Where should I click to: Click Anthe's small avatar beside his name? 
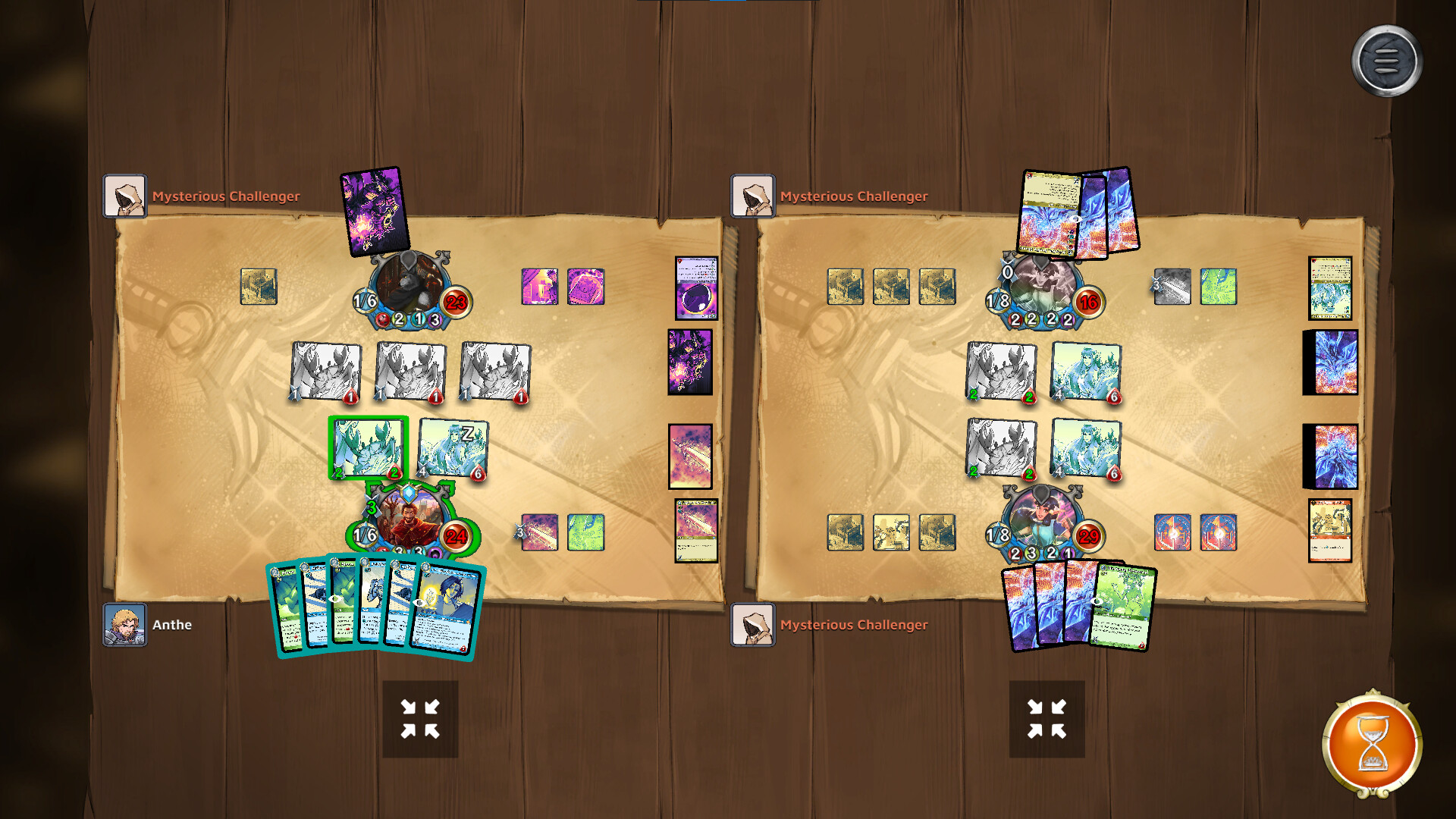point(125,624)
